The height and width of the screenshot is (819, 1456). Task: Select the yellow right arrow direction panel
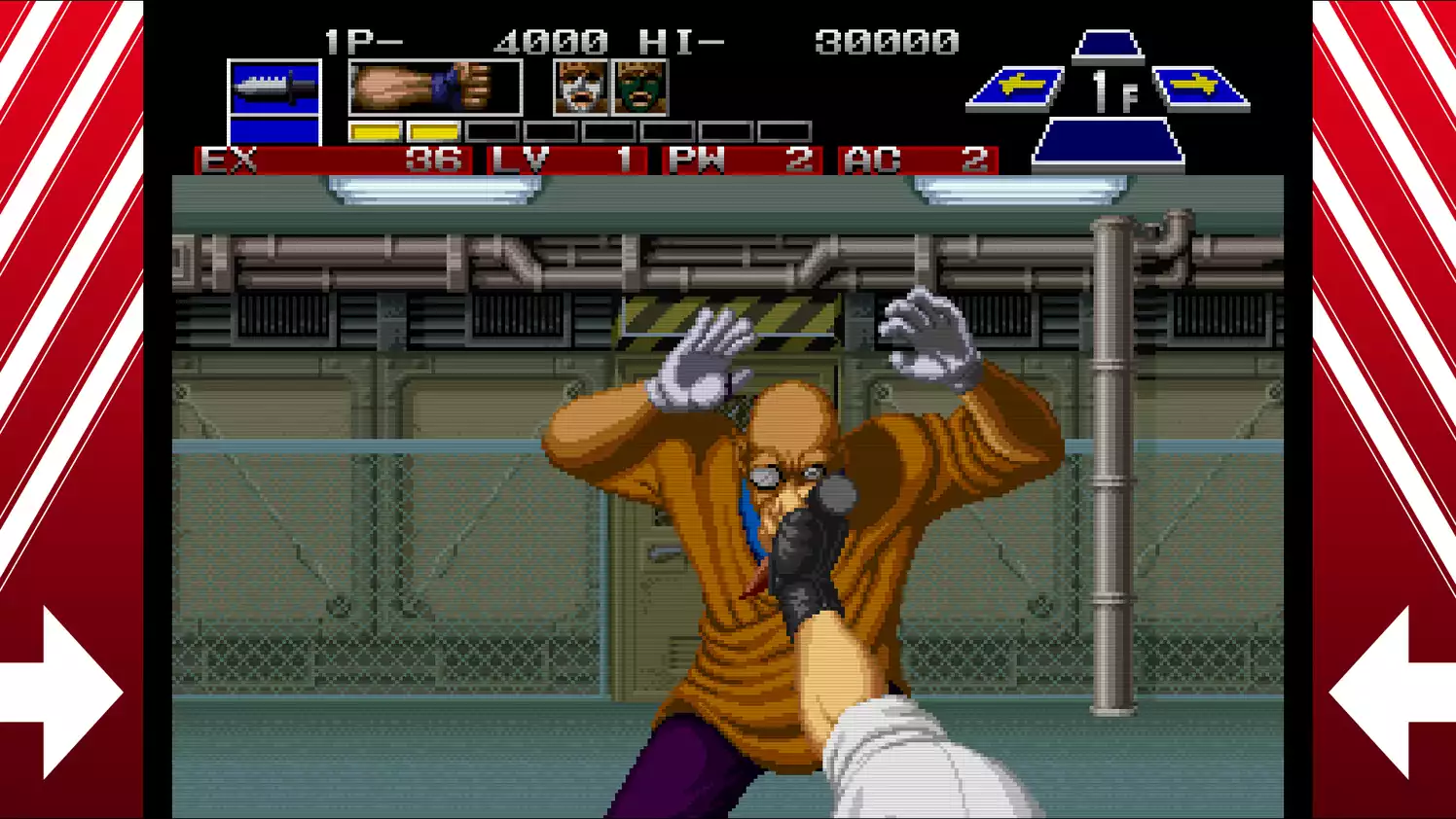coord(1199,89)
